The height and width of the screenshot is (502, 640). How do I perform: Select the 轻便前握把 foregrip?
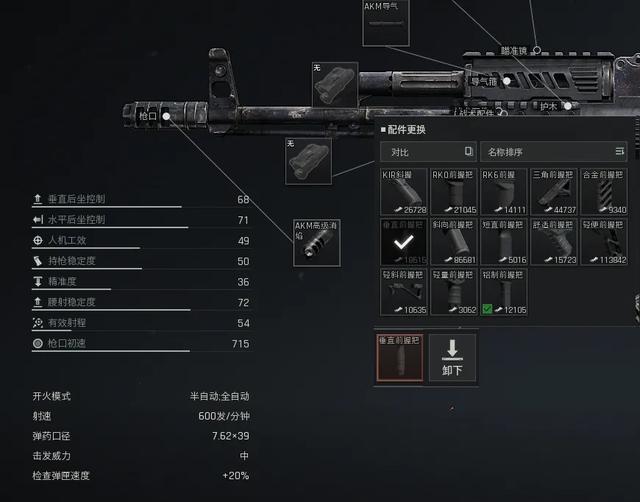[x=603, y=242]
